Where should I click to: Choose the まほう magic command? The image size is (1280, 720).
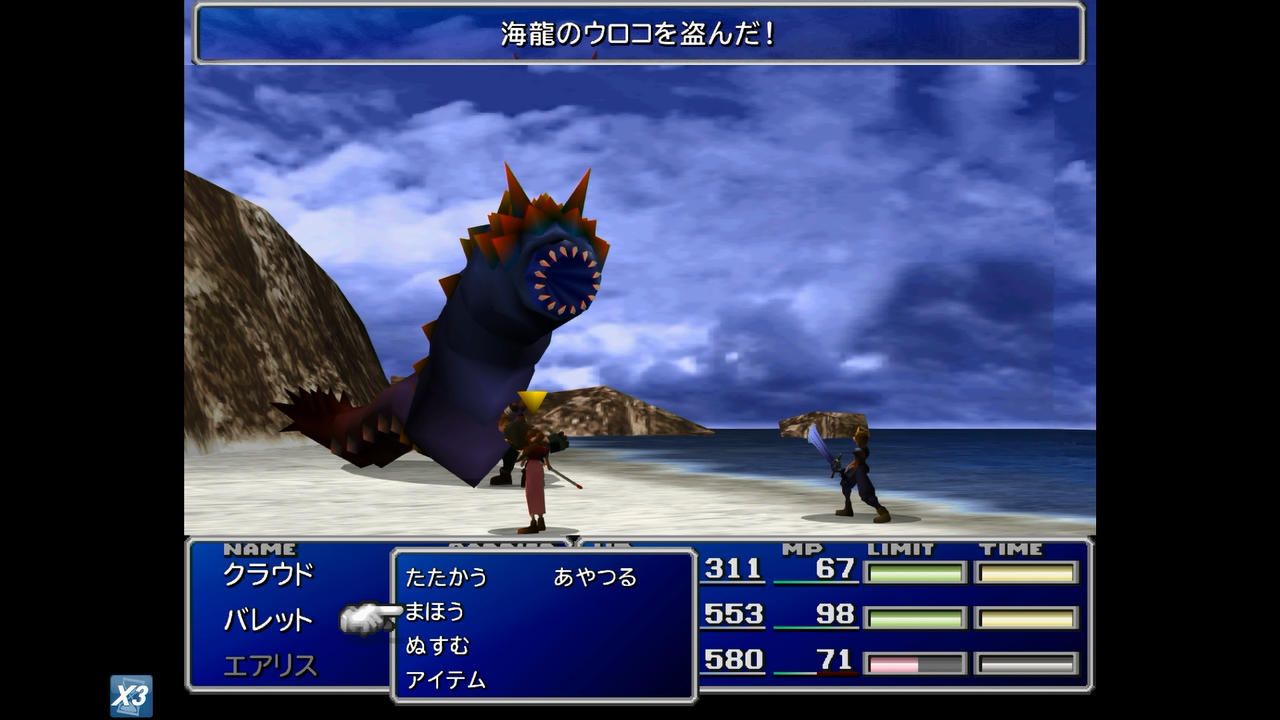point(435,611)
